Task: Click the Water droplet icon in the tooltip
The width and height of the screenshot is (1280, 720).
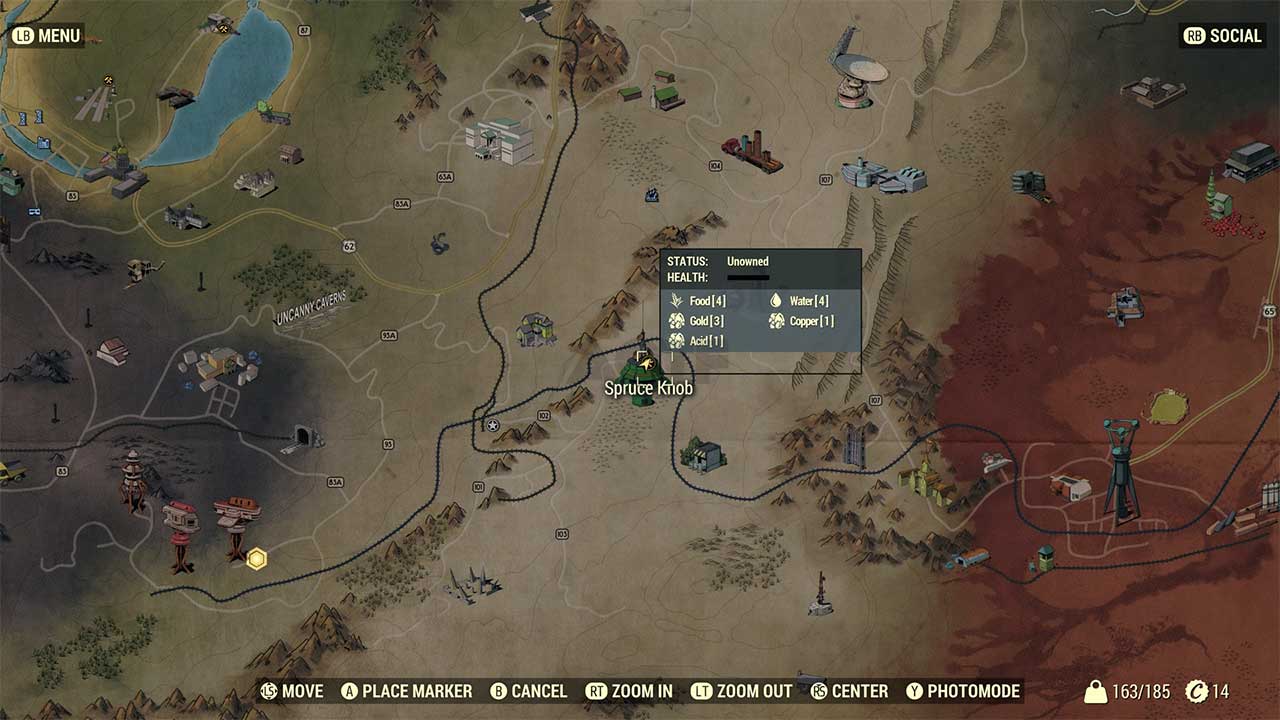Action: point(776,300)
